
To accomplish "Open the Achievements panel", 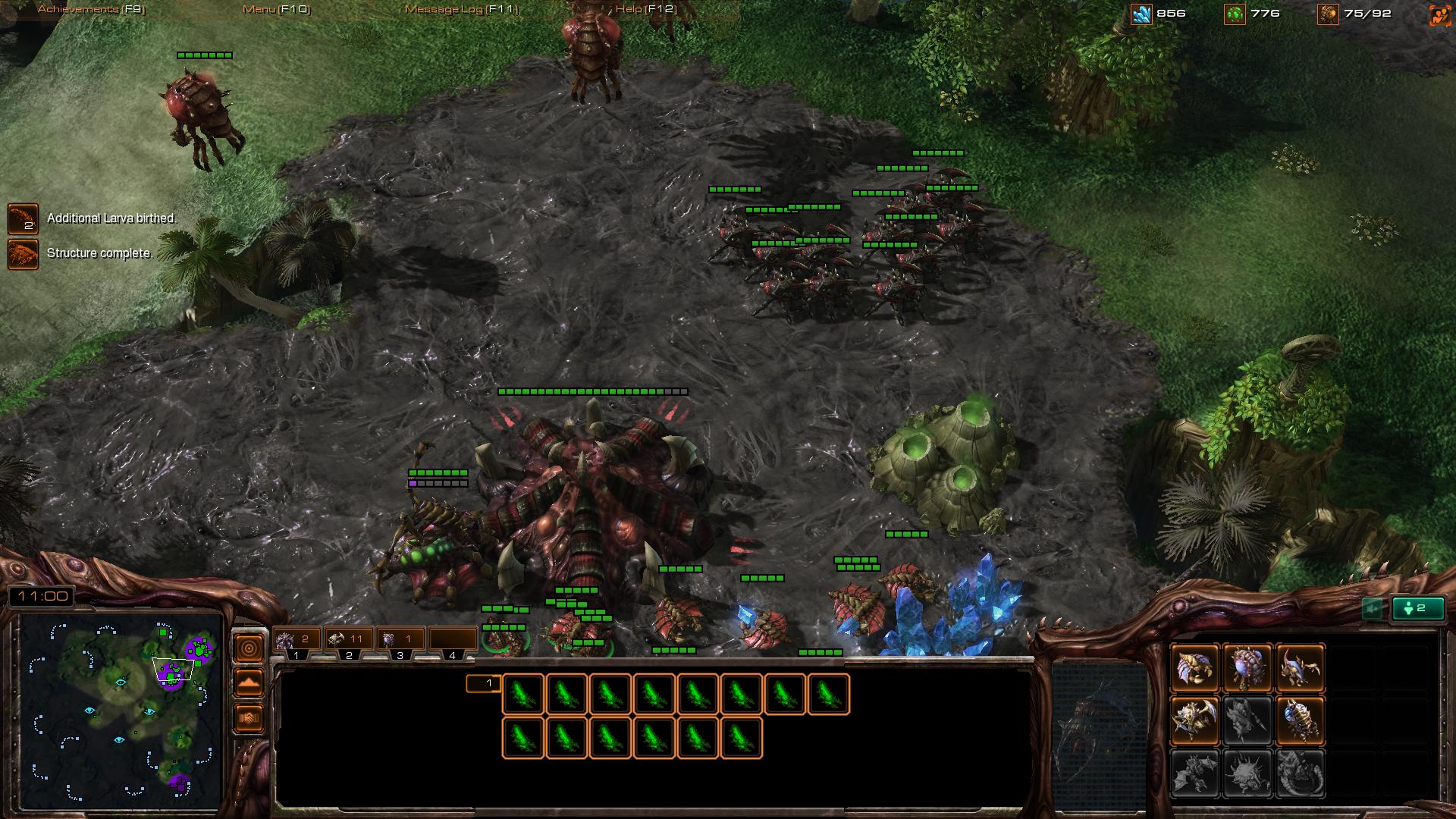I will pos(91,9).
